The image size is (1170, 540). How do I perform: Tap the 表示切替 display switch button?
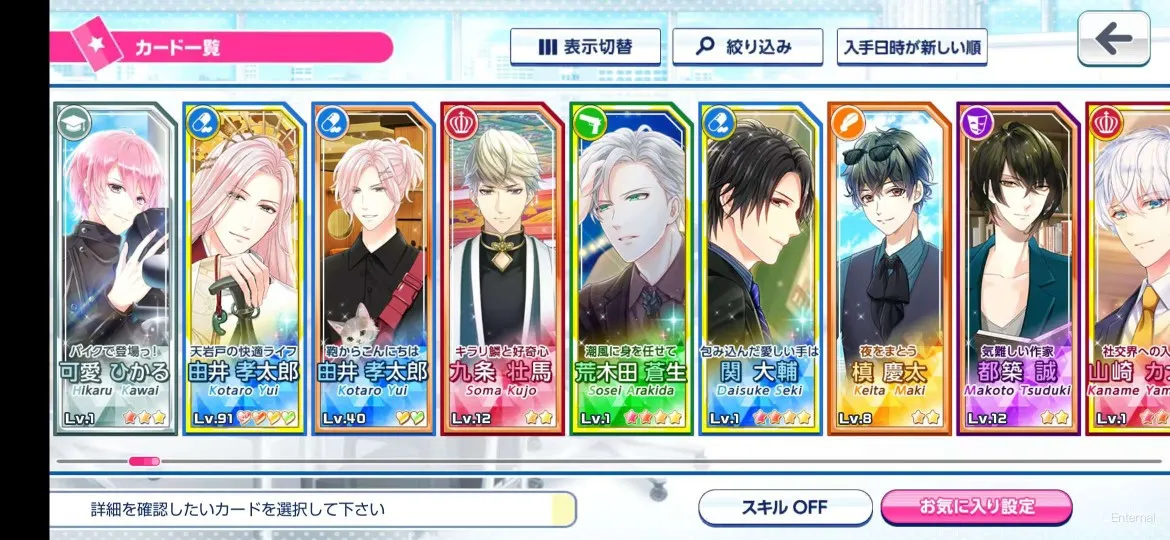coord(585,47)
